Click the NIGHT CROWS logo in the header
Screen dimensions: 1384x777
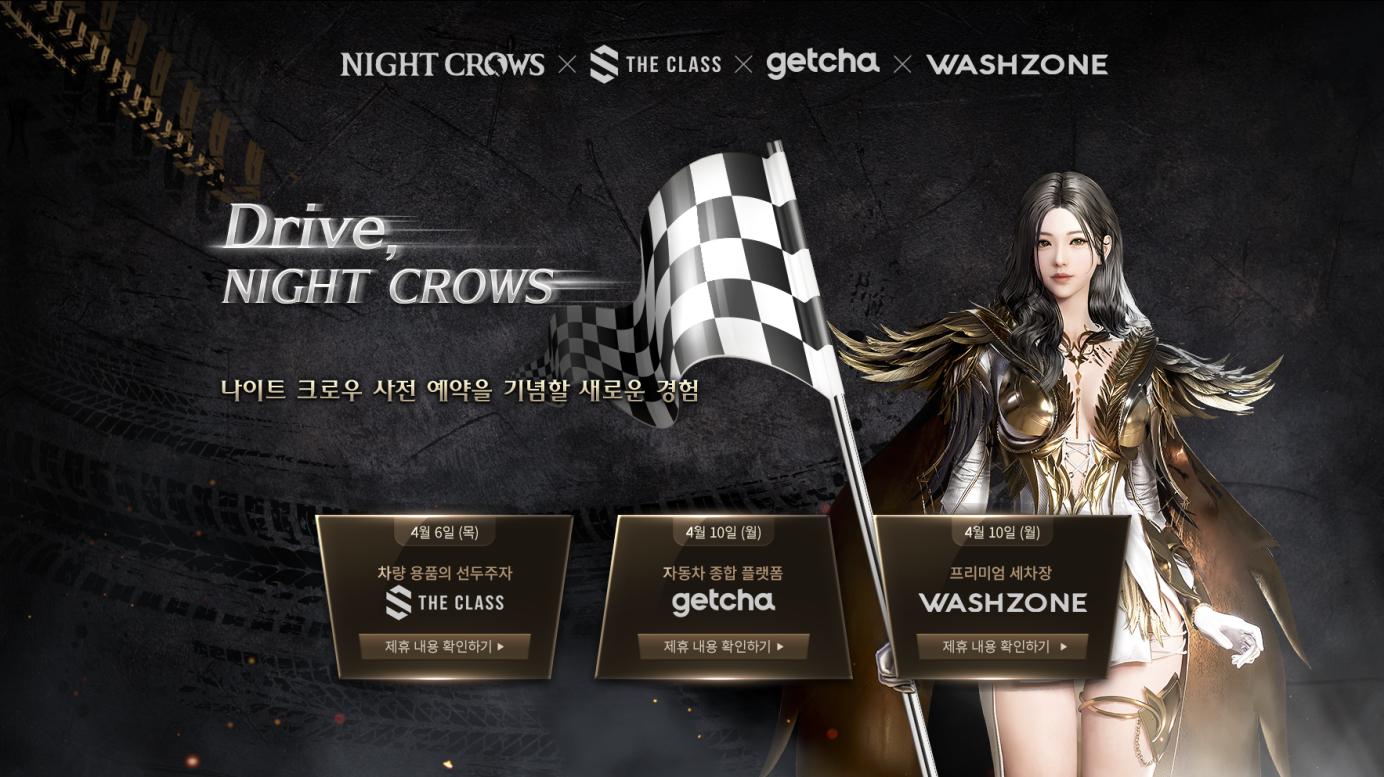[x=440, y=63]
